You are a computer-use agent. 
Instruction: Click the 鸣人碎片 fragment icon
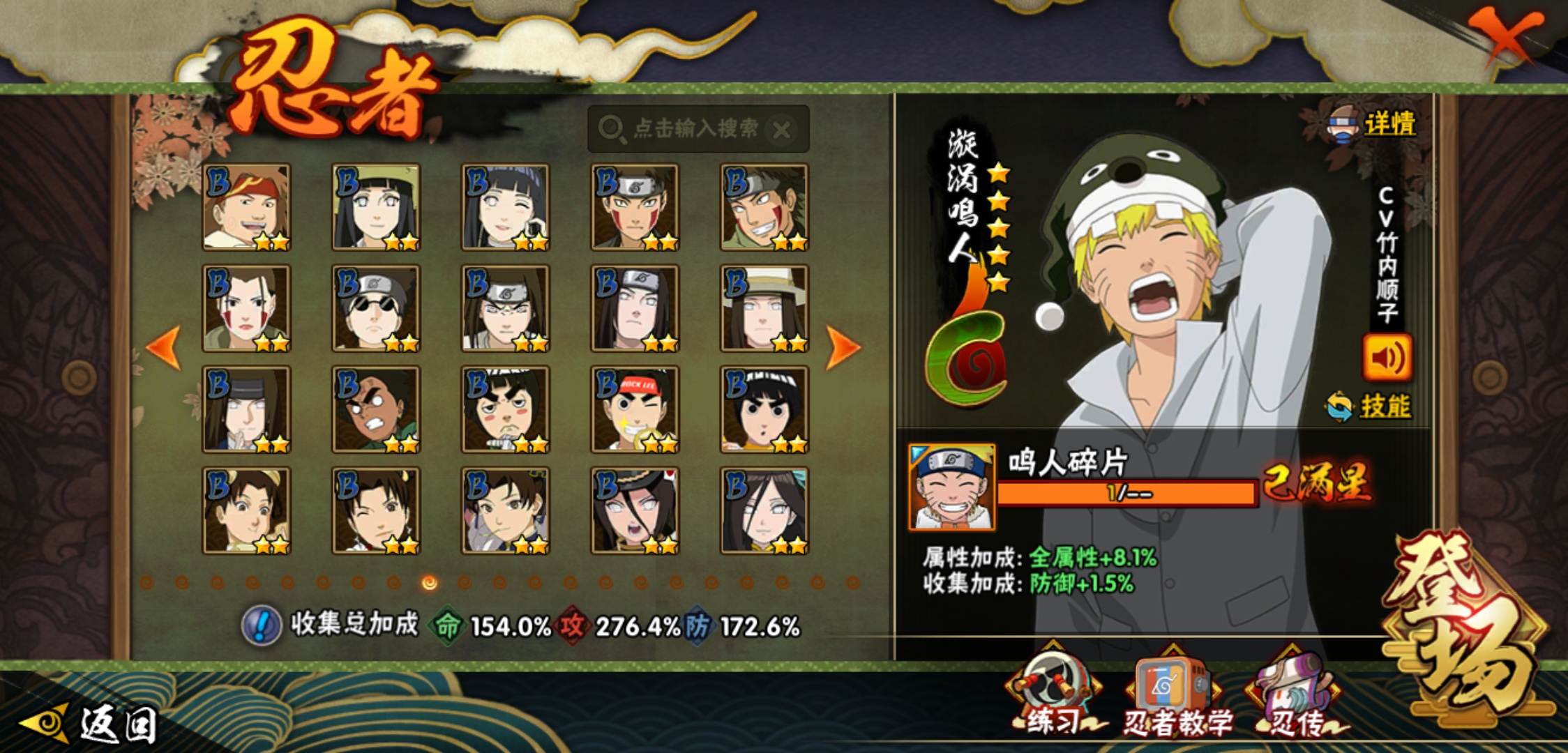click(x=952, y=487)
